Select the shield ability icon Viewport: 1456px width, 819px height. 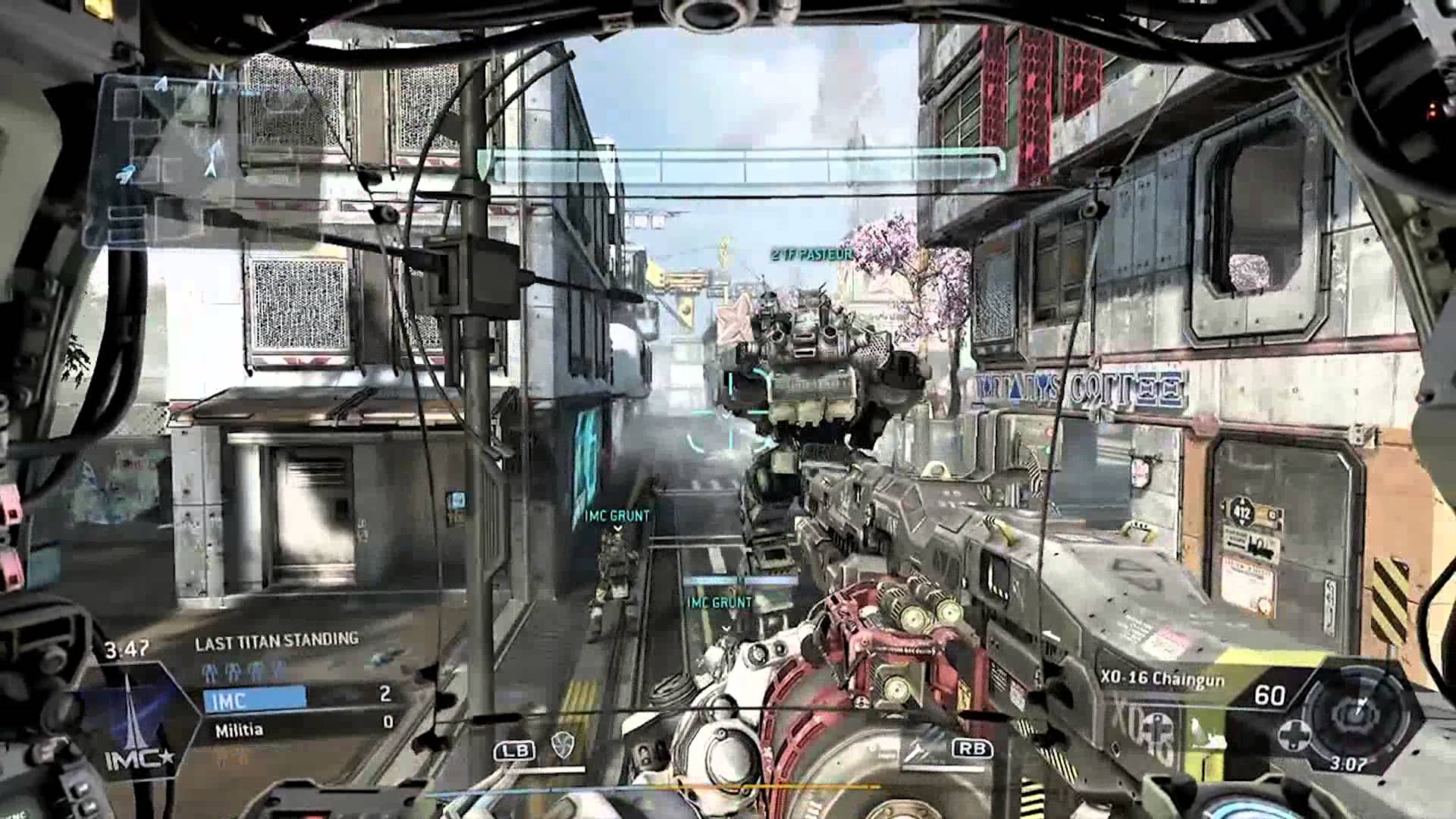click(x=562, y=746)
